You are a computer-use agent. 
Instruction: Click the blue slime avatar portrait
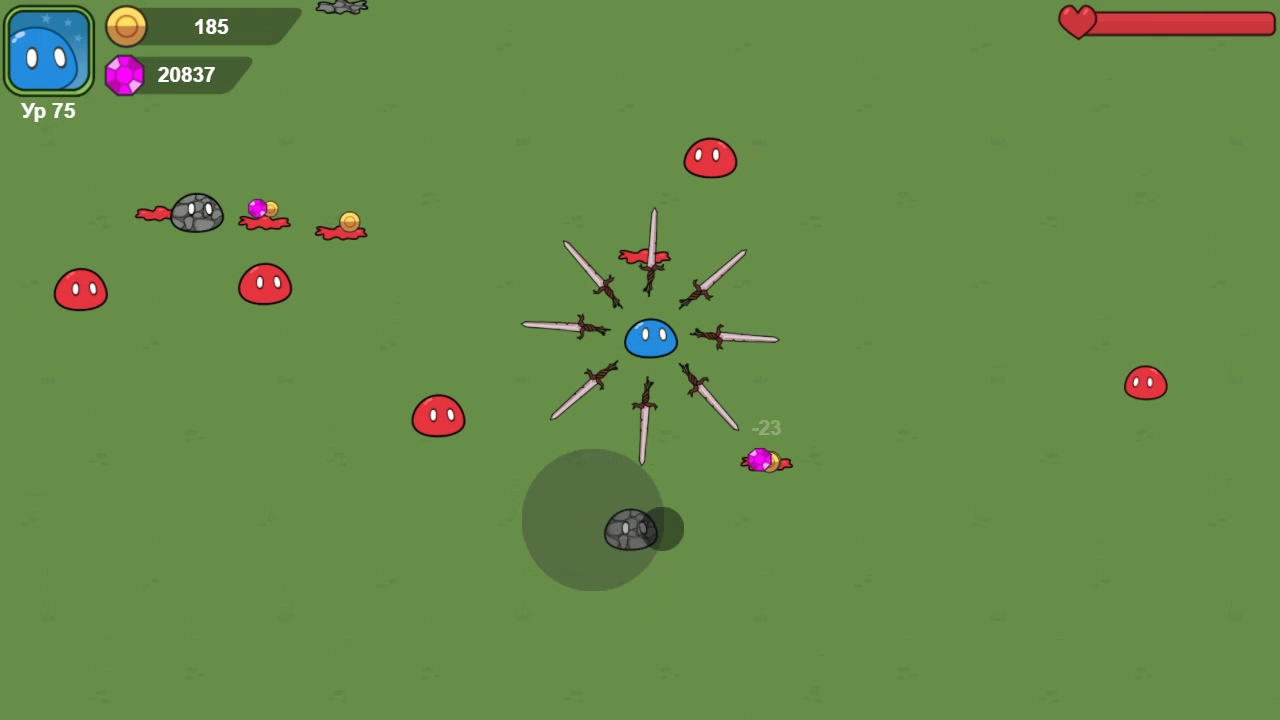pyautogui.click(x=48, y=48)
